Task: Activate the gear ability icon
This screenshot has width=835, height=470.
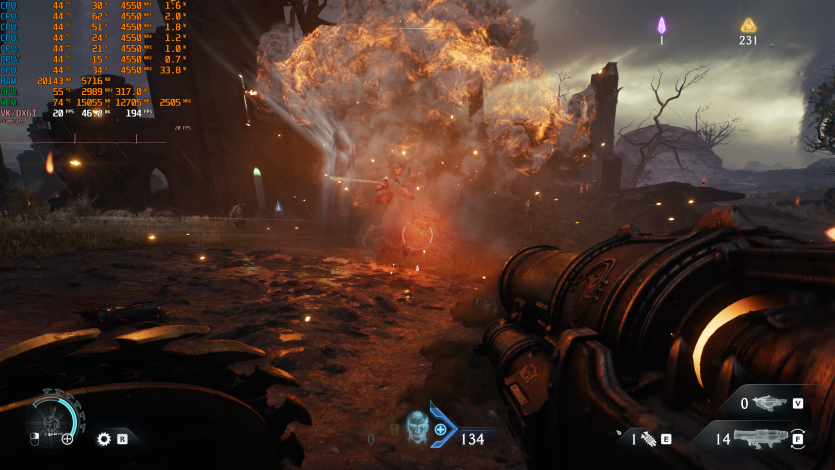Action: click(103, 438)
